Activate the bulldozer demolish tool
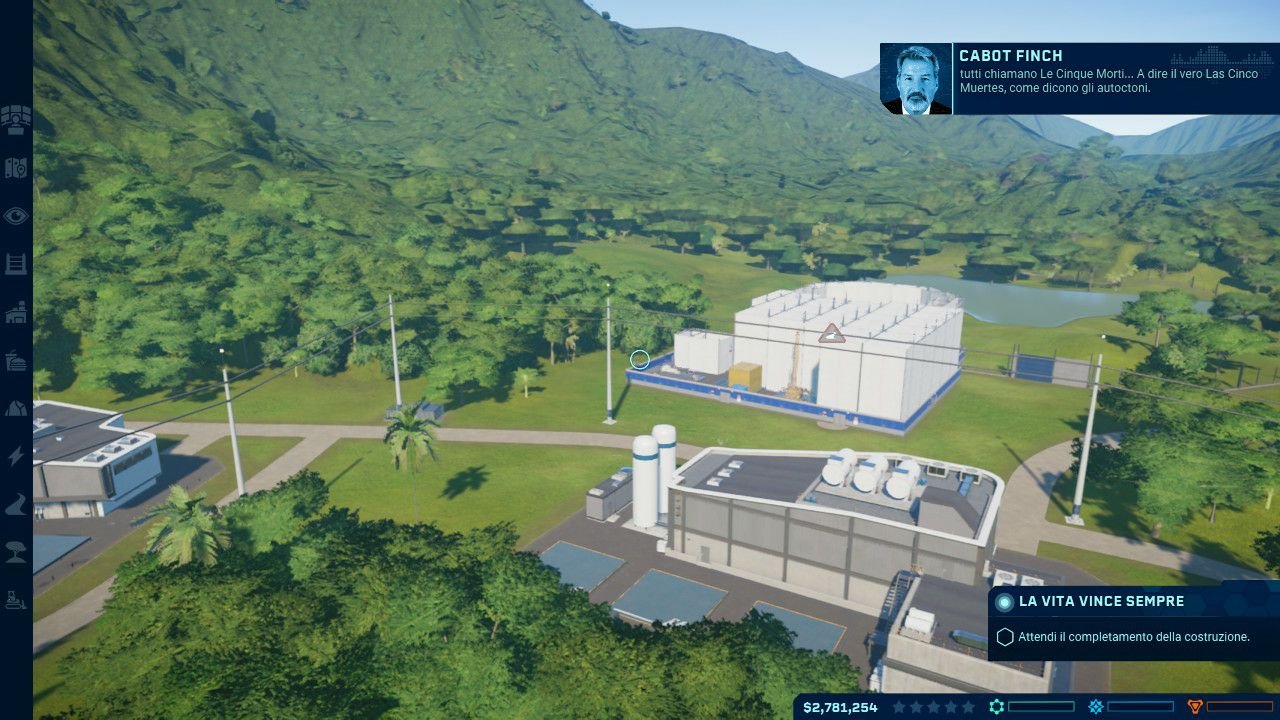Screen dimensions: 1280x720 tap(16, 601)
